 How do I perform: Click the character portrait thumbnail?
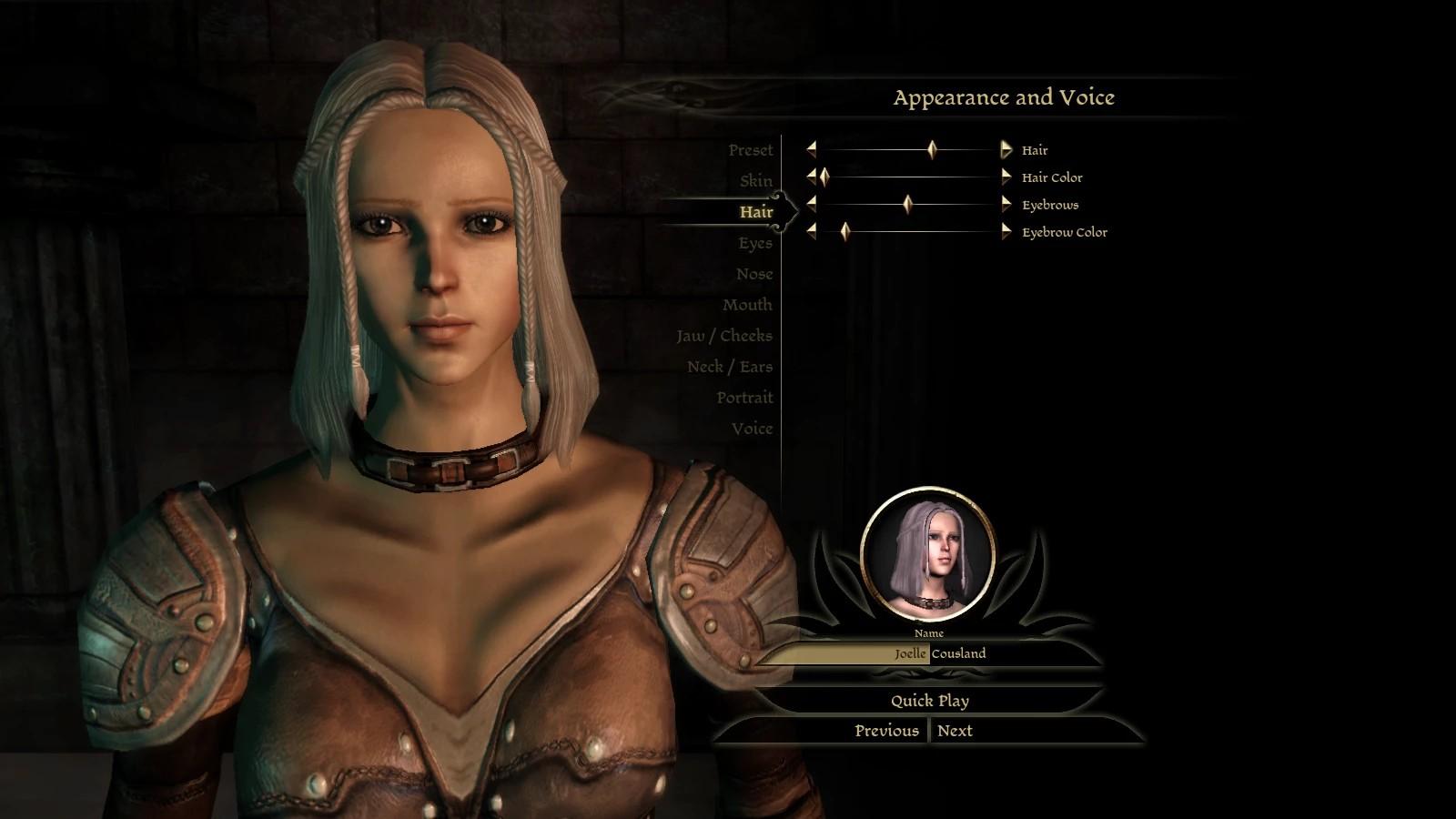click(927, 555)
